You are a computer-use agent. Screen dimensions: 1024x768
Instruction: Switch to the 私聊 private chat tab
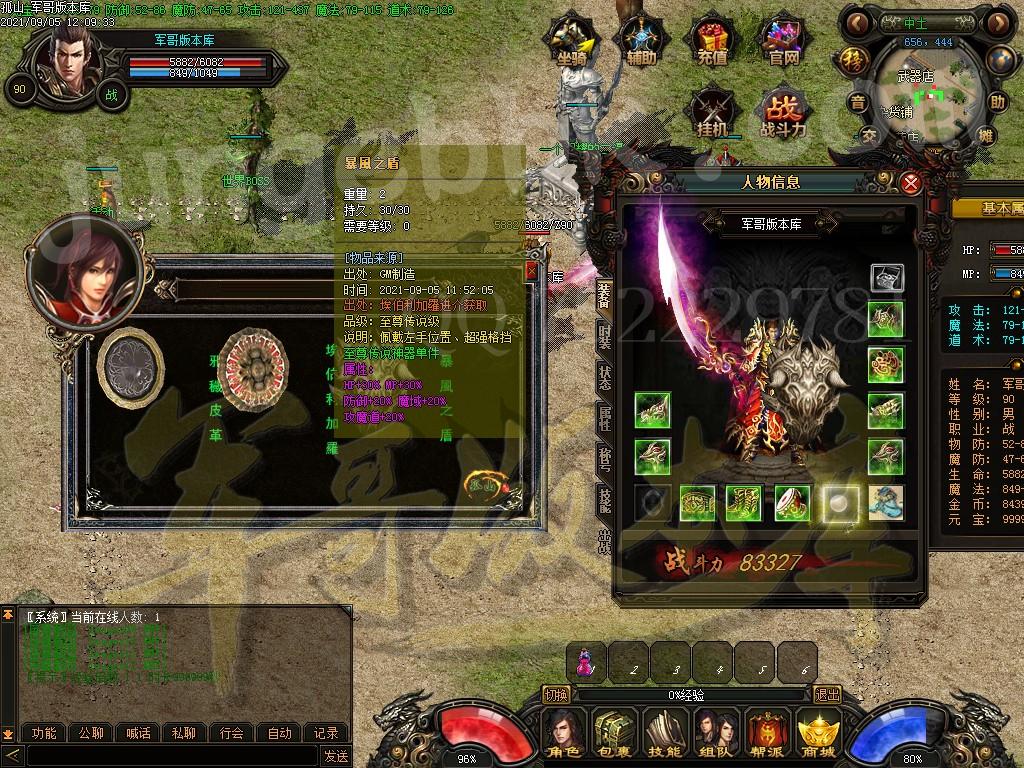pyautogui.click(x=183, y=733)
